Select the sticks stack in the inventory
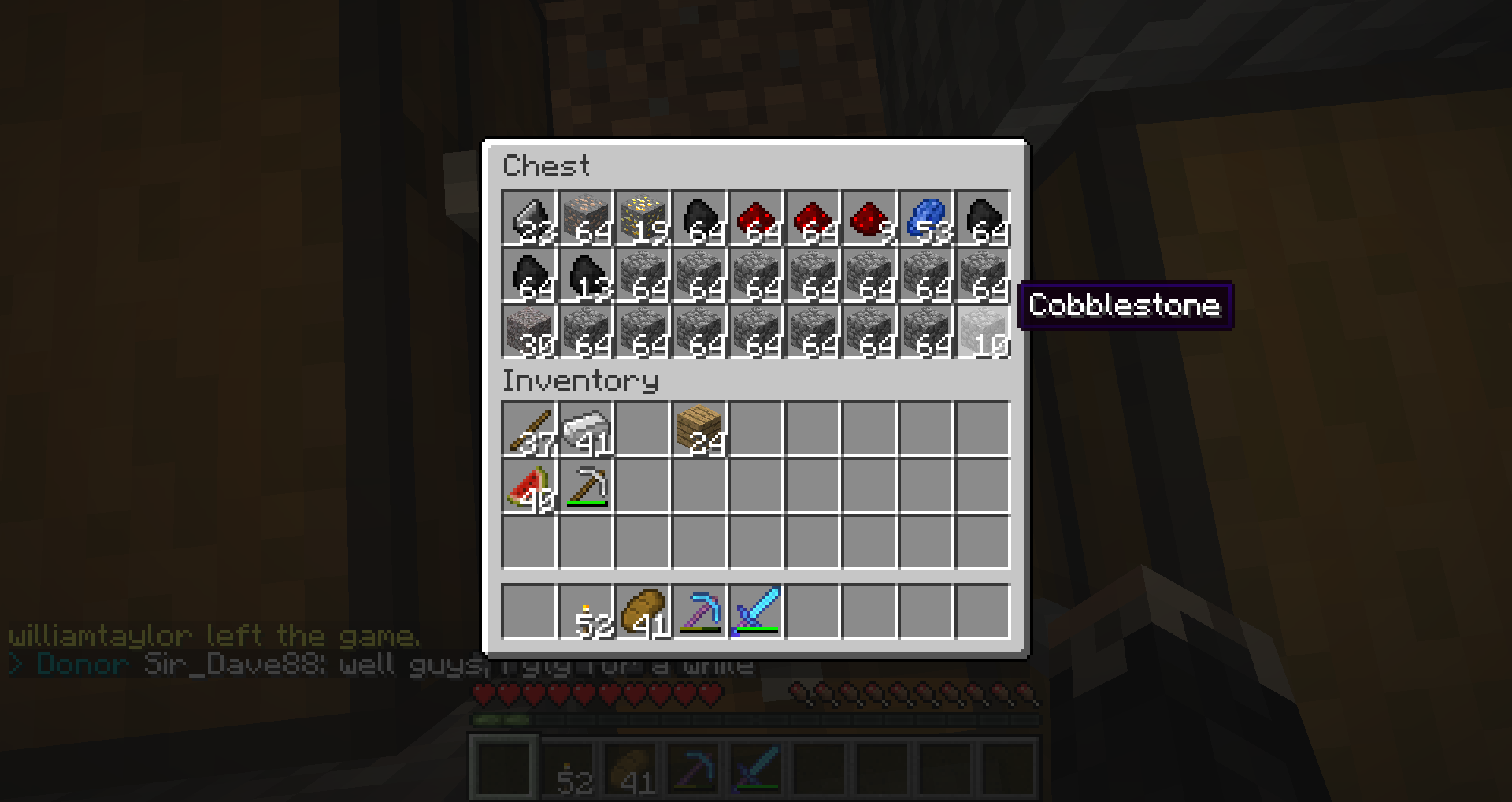1512x802 pixels. [x=529, y=429]
